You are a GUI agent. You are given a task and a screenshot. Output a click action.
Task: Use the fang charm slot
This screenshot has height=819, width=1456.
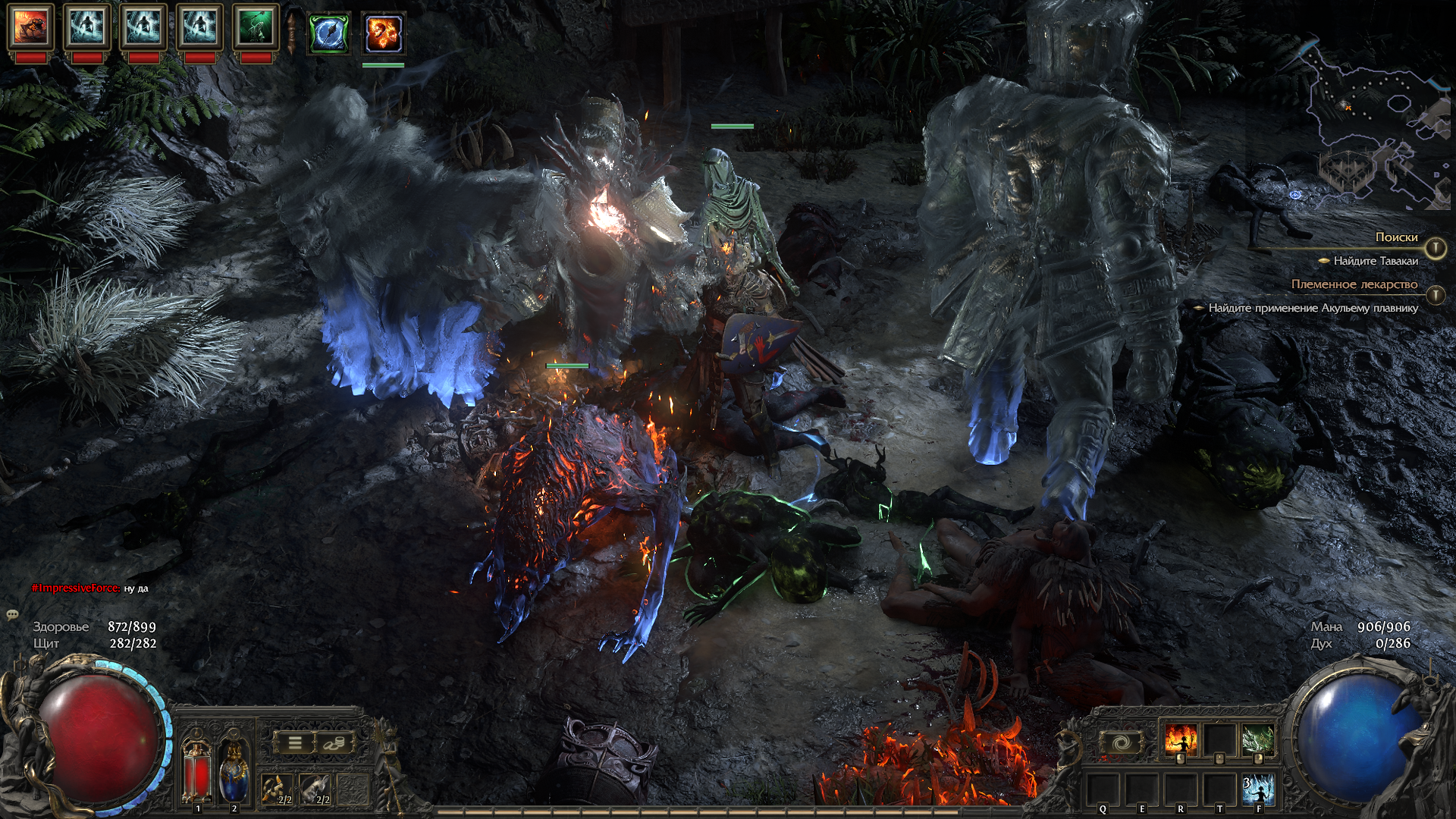pyautogui.click(x=276, y=789)
